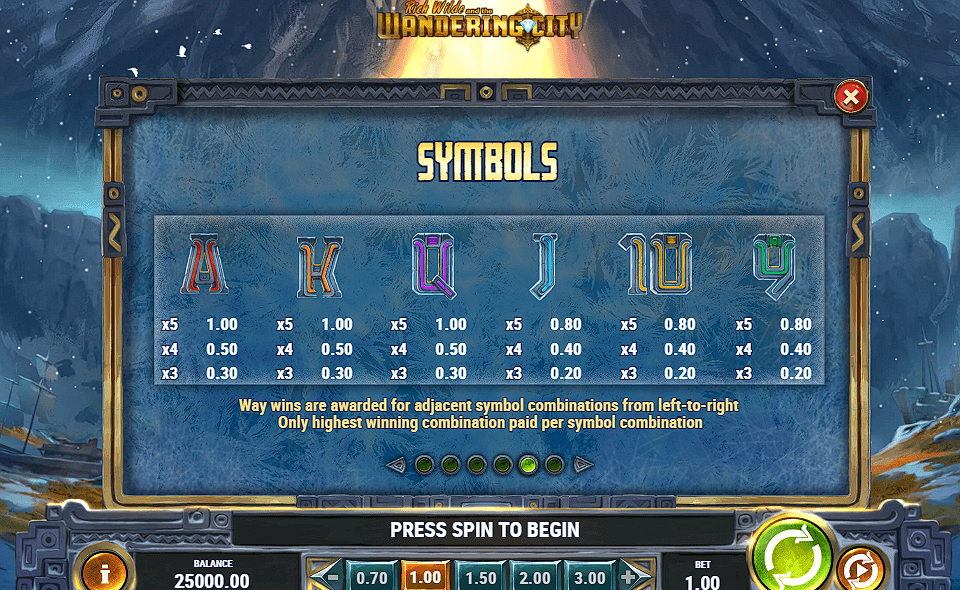Choose the 1.50 bet value

pos(480,577)
